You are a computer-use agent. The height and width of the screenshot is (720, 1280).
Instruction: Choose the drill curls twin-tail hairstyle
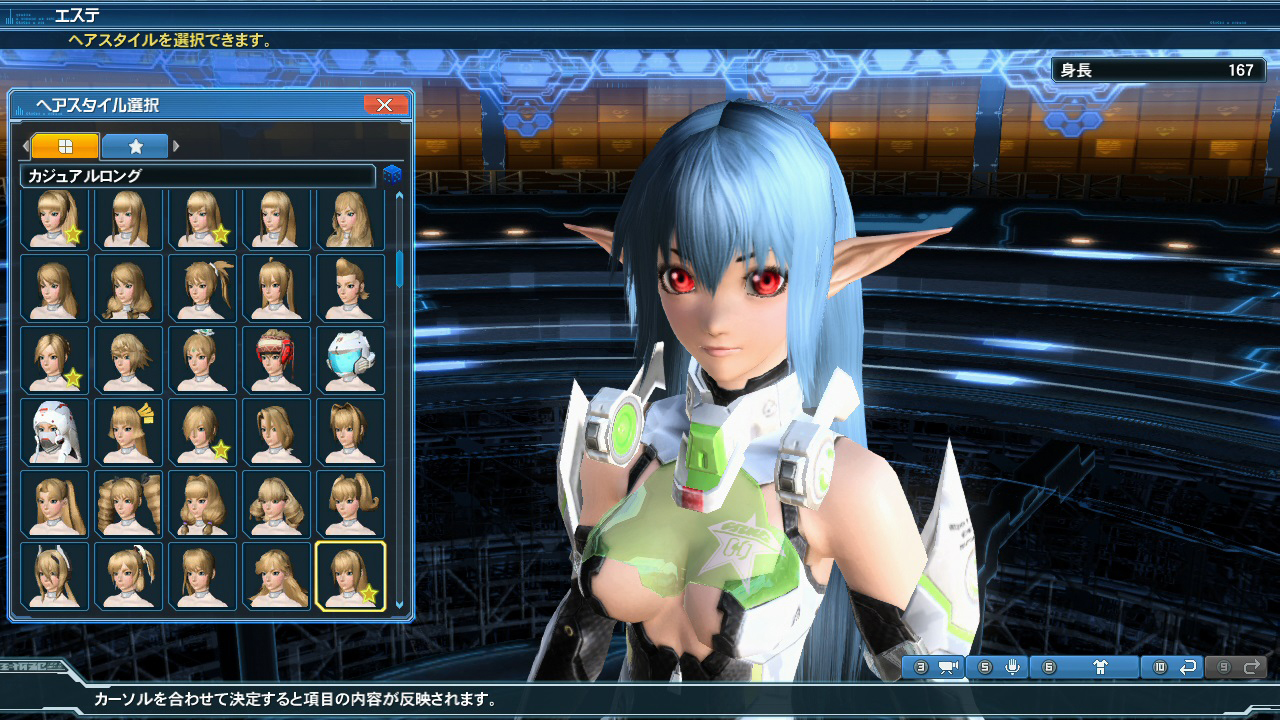pyautogui.click(x=128, y=503)
